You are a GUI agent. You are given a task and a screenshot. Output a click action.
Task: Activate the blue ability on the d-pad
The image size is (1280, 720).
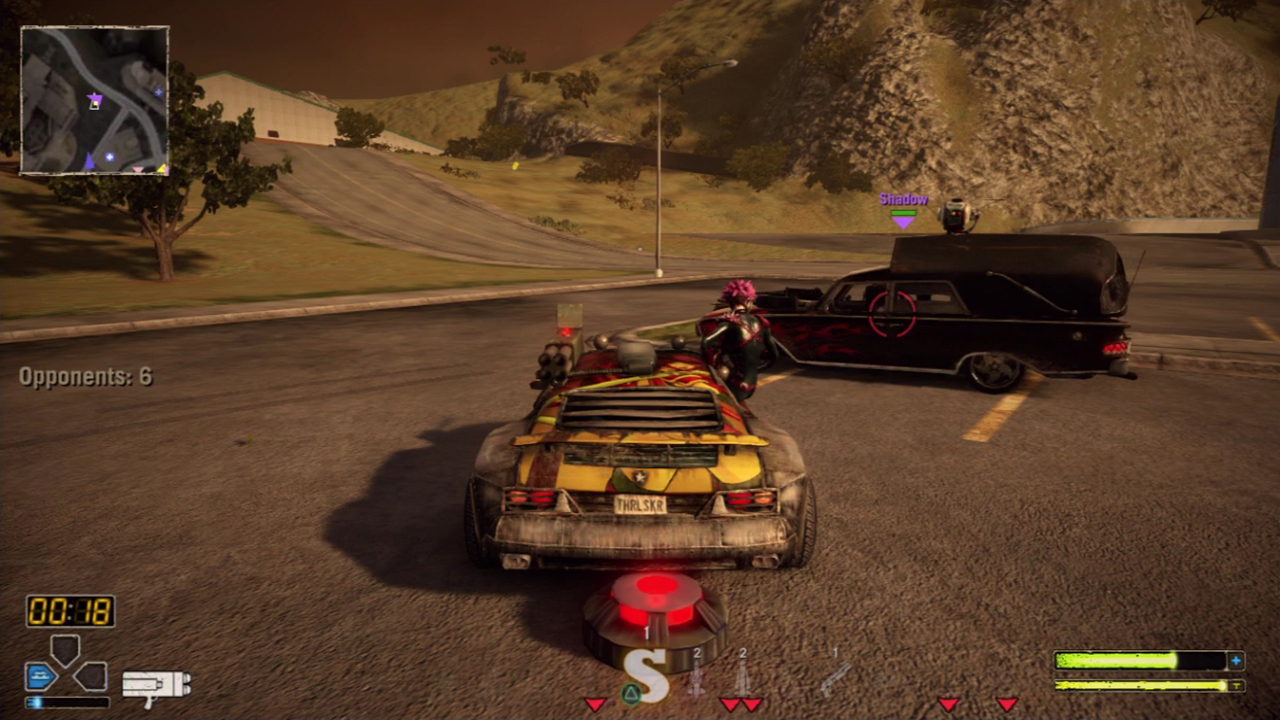[x=40, y=677]
